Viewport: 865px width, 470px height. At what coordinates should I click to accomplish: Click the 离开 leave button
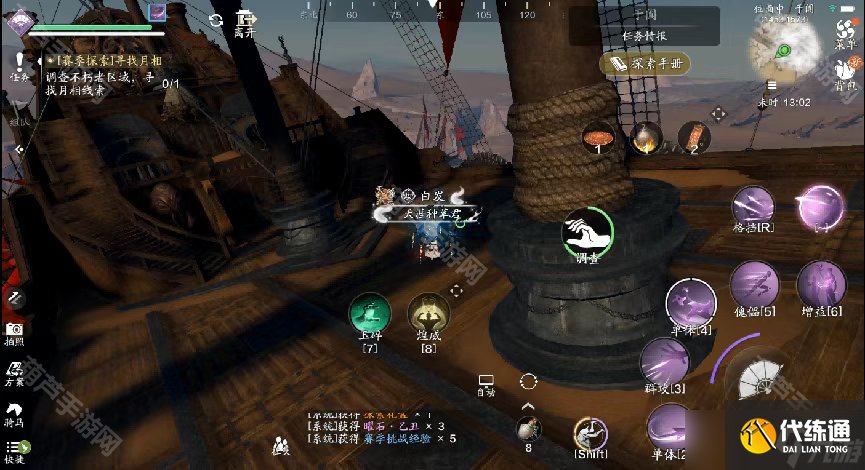coord(244,24)
